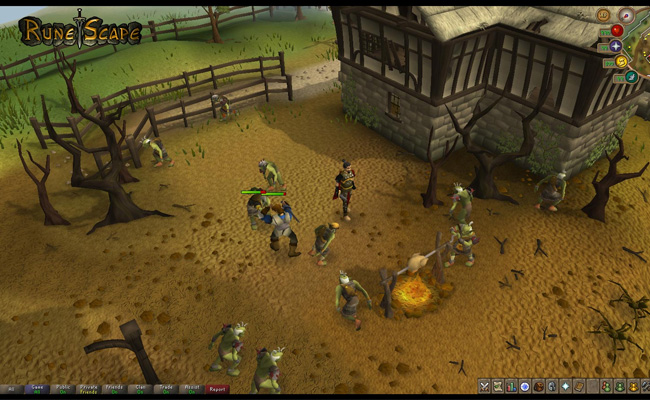
Task: Open the helmet worn equipment tab
Action: [x=551, y=386]
